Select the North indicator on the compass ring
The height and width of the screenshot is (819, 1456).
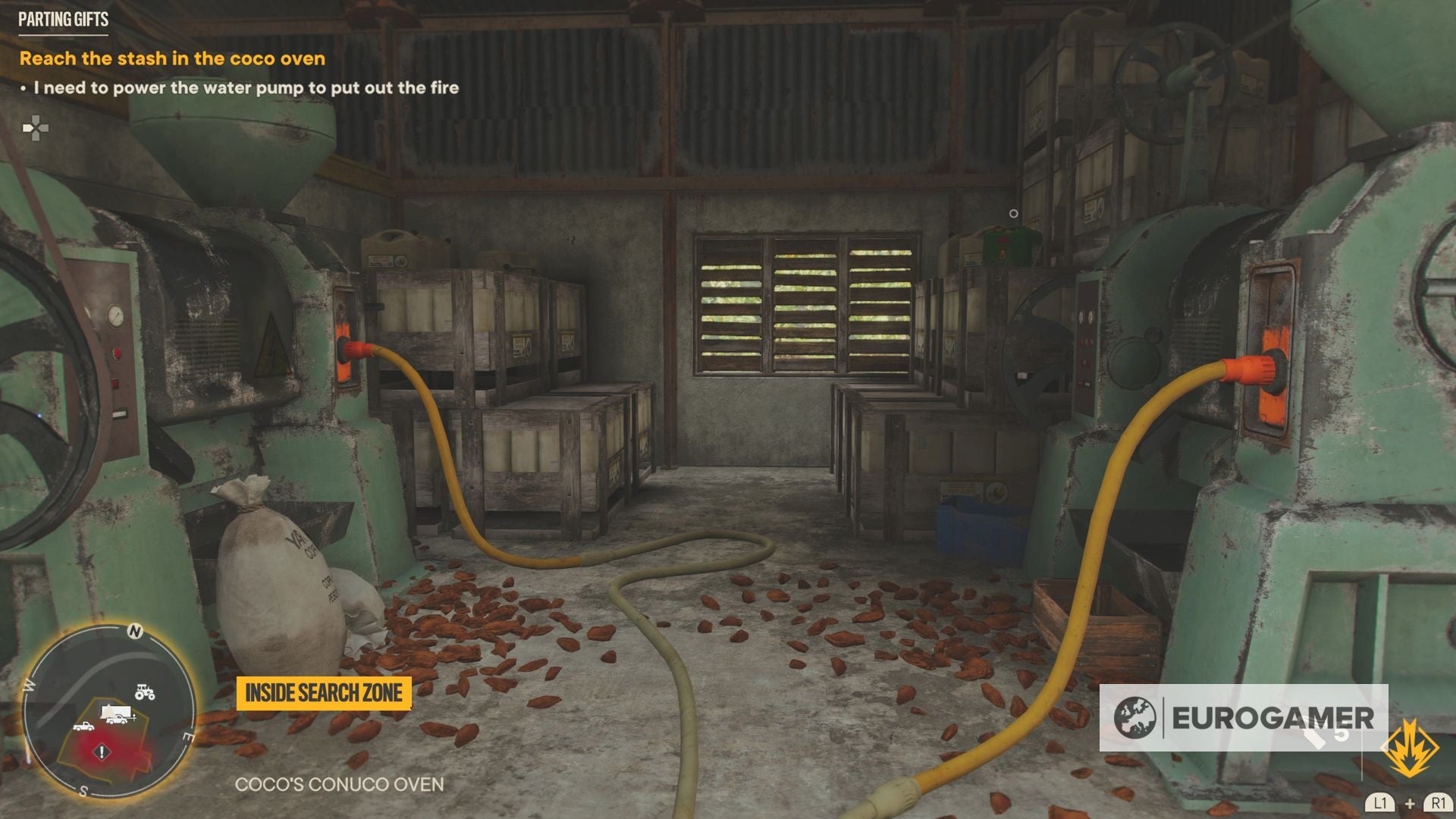134,631
